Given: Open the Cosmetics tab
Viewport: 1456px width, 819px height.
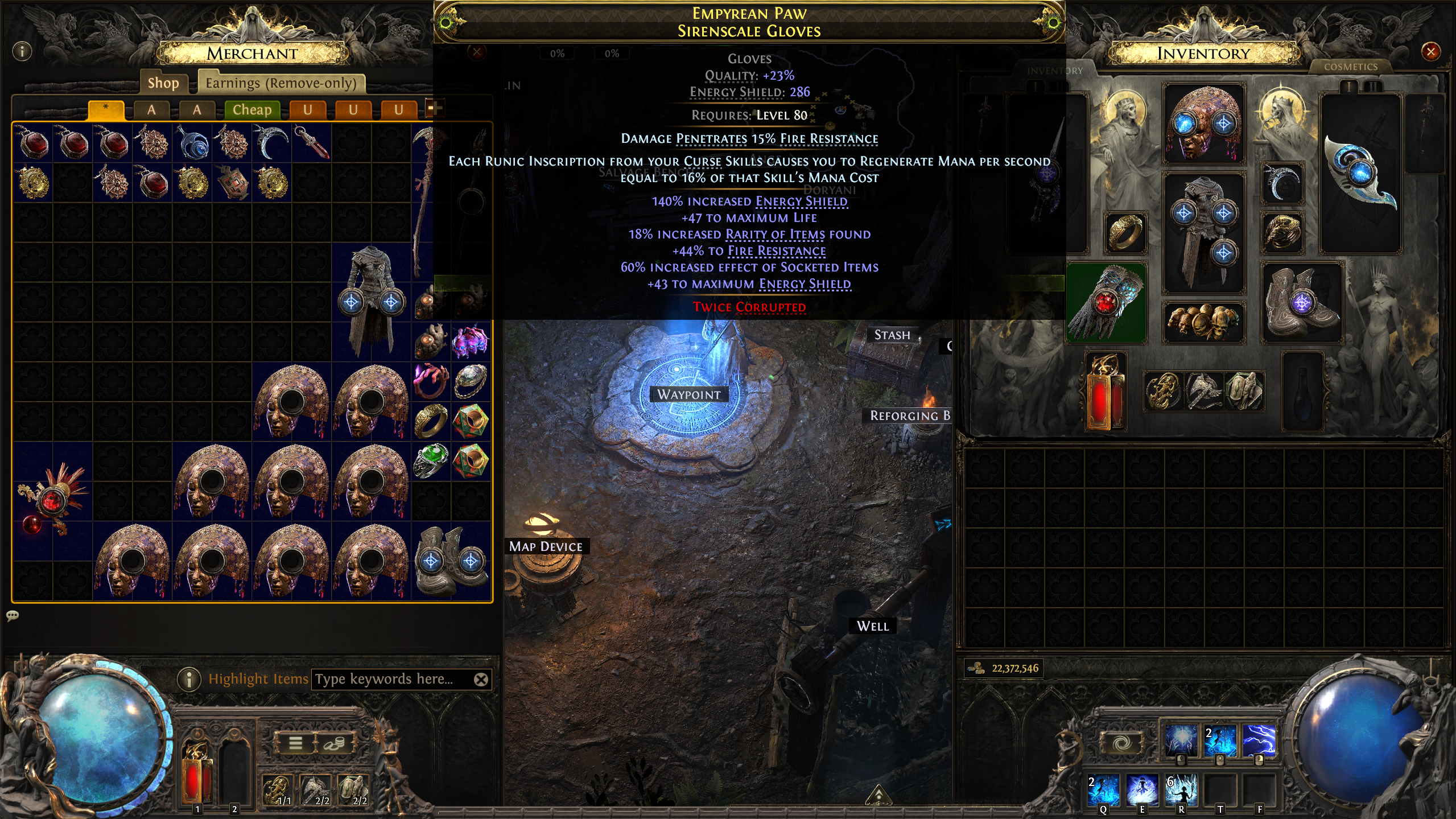Looking at the screenshot, I should click(x=1350, y=67).
